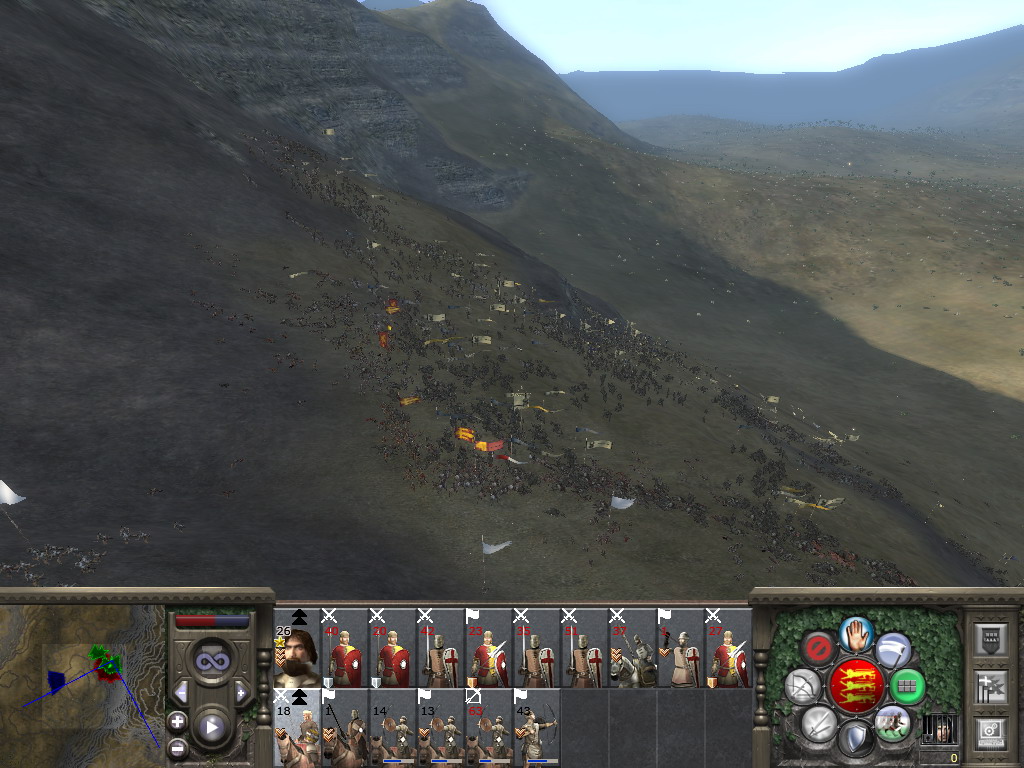The image size is (1024, 768).
Task: Order withdraw with the white flag button
Action: pyautogui.click(x=893, y=650)
